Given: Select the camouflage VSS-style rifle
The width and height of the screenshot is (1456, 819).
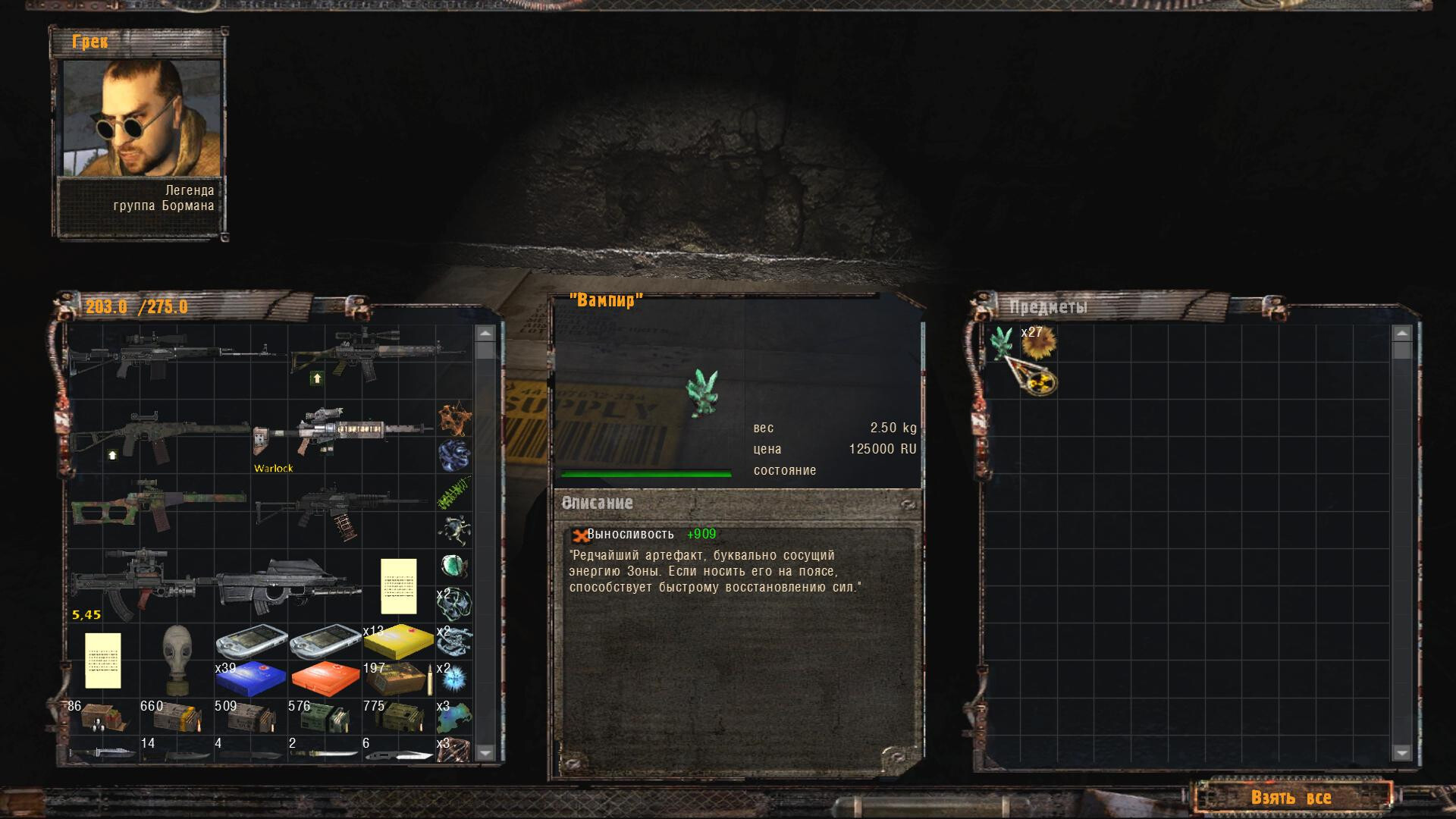Looking at the screenshot, I should (x=158, y=504).
